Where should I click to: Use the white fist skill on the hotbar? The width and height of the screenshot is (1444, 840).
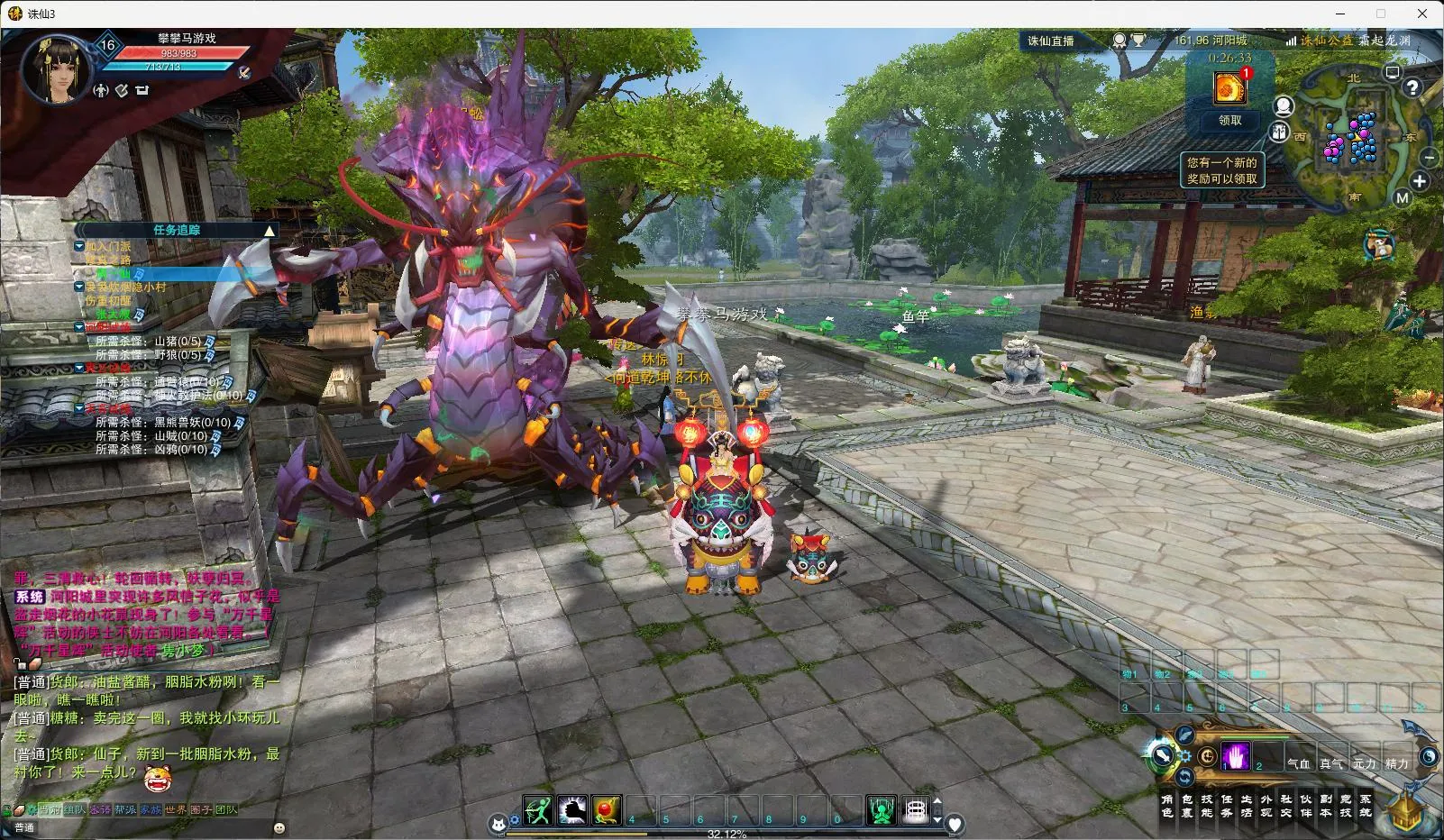coord(572,810)
